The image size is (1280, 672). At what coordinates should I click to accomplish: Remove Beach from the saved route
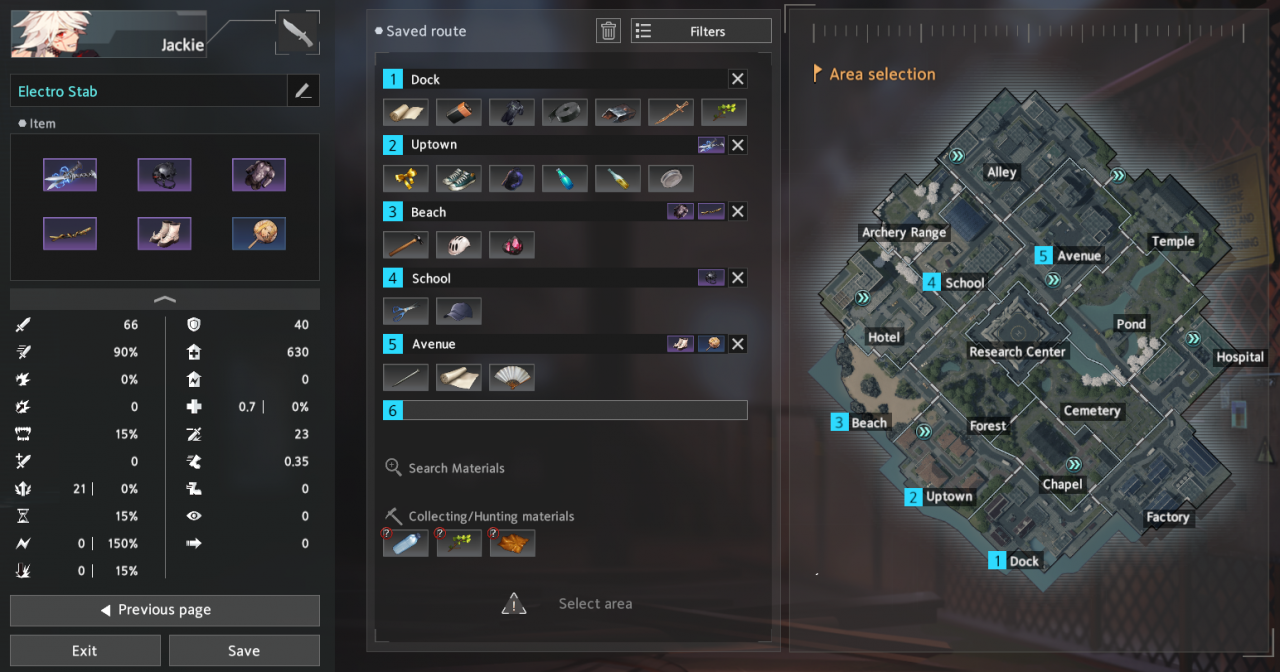pyautogui.click(x=737, y=211)
